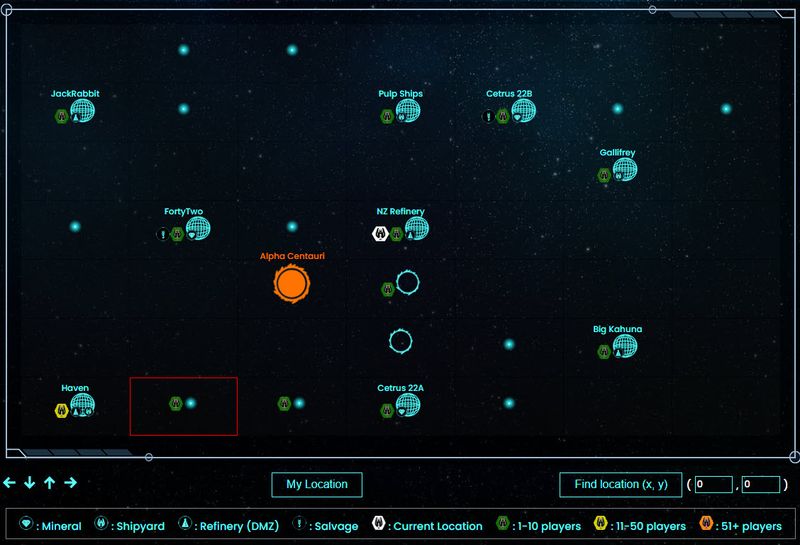This screenshot has height=545, width=800.
Task: Select the Cetrus 22A station marker
Action: tap(407, 405)
